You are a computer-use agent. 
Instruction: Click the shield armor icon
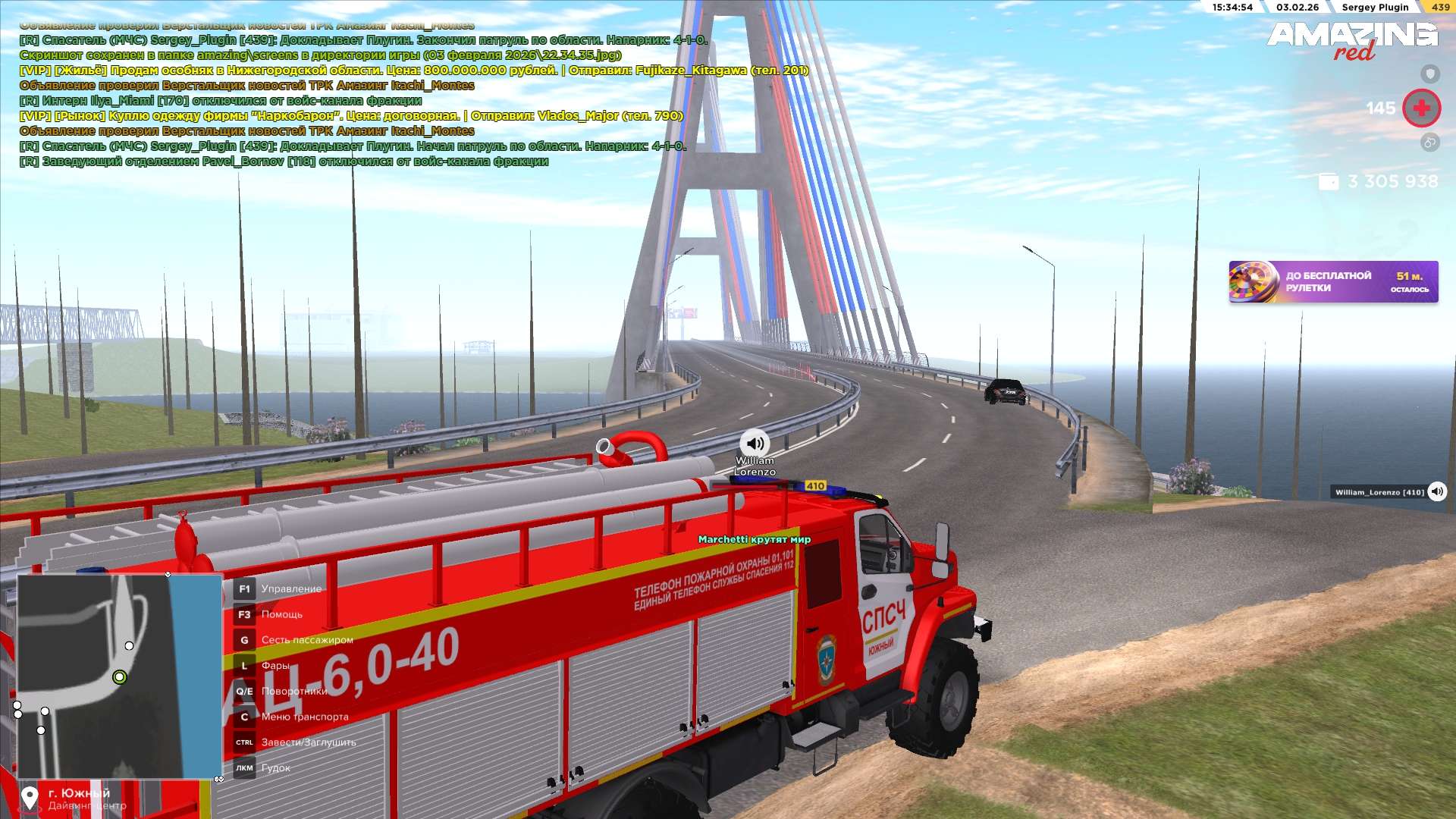1429,74
